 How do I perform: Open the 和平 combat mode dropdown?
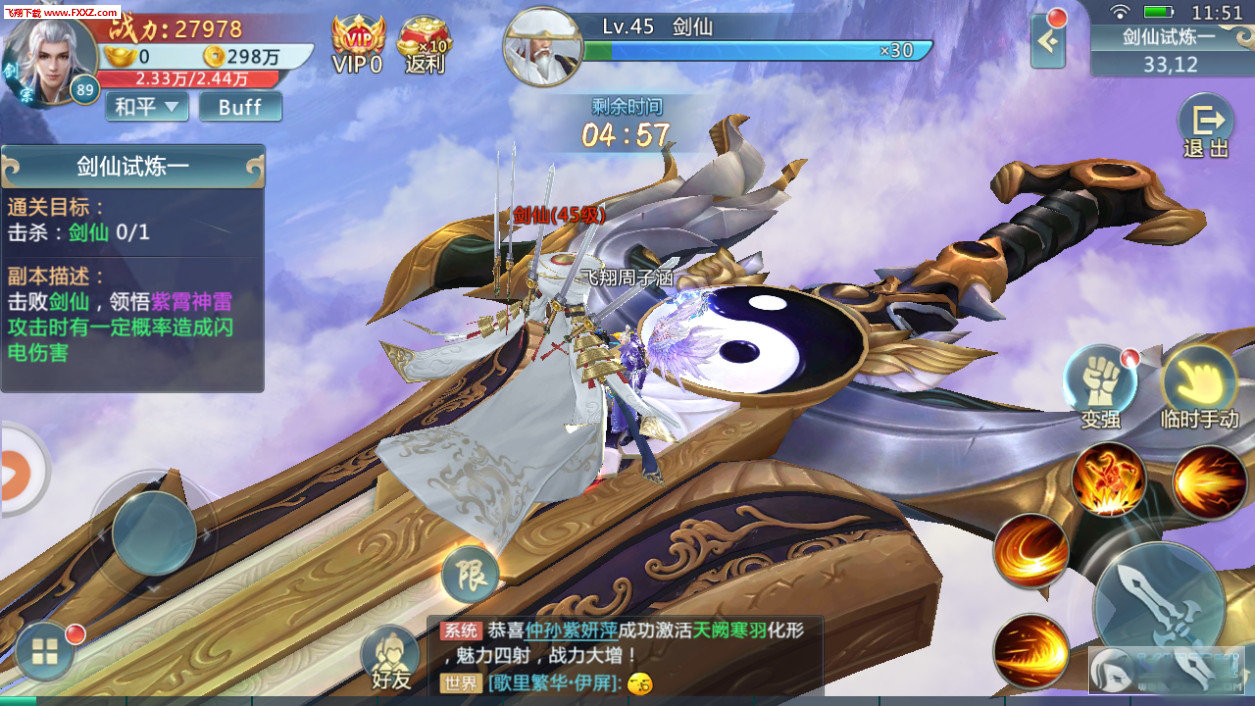click(146, 106)
